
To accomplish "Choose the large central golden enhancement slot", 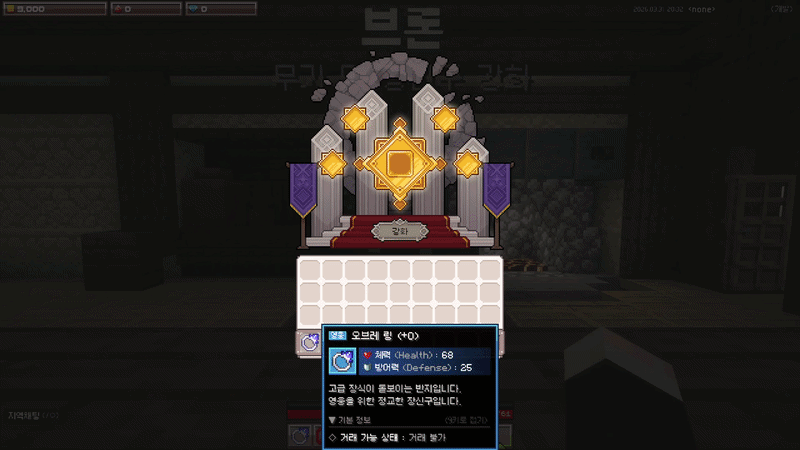I will pyautogui.click(x=399, y=163).
